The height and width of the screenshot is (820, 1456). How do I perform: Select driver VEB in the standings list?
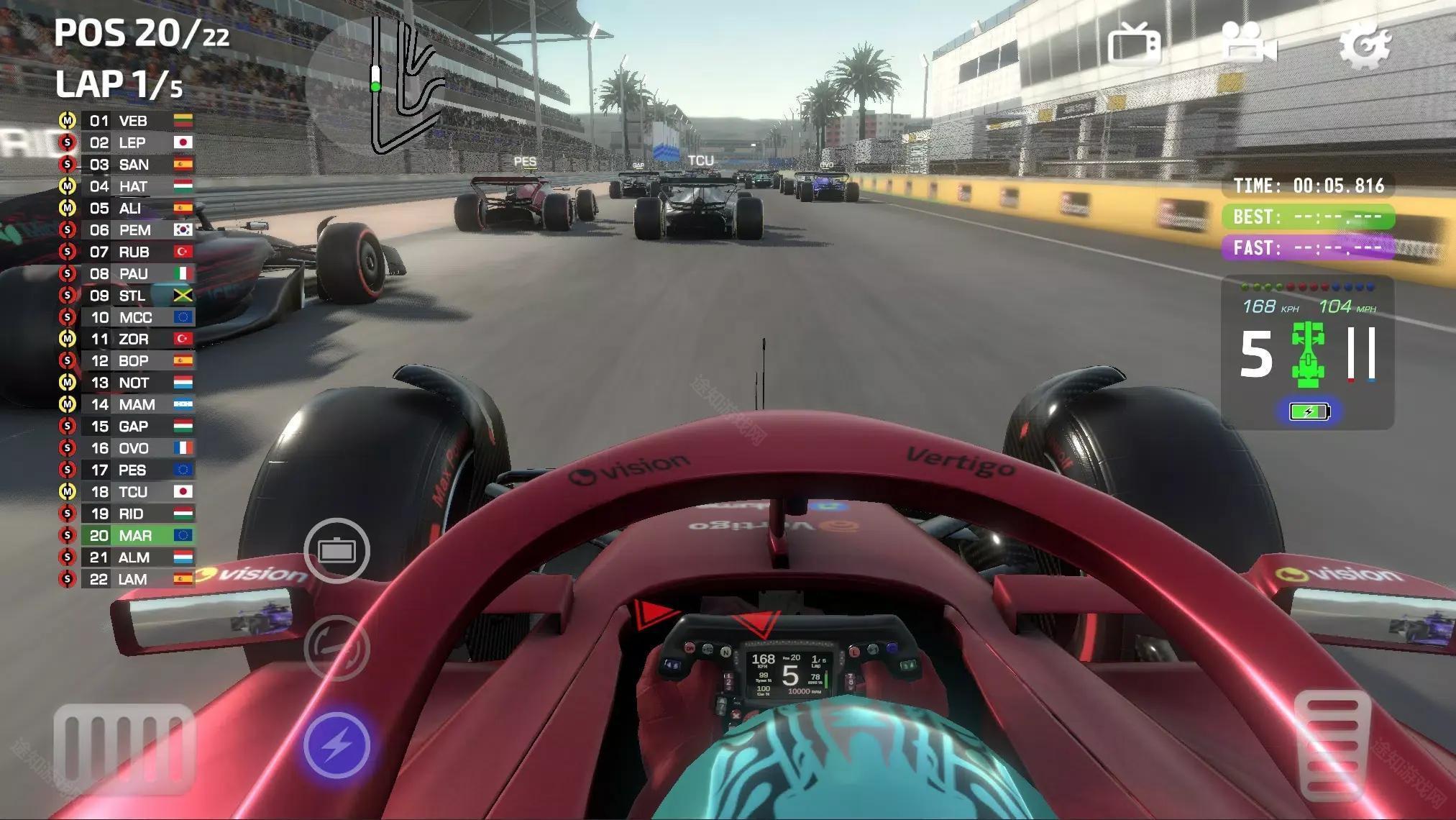click(x=134, y=121)
